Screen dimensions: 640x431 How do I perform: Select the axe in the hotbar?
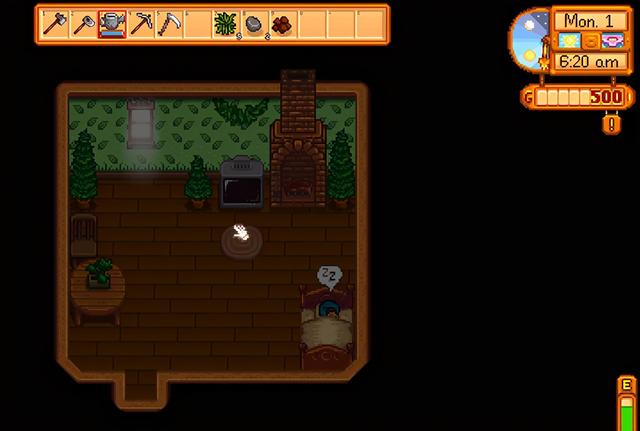pos(54,22)
